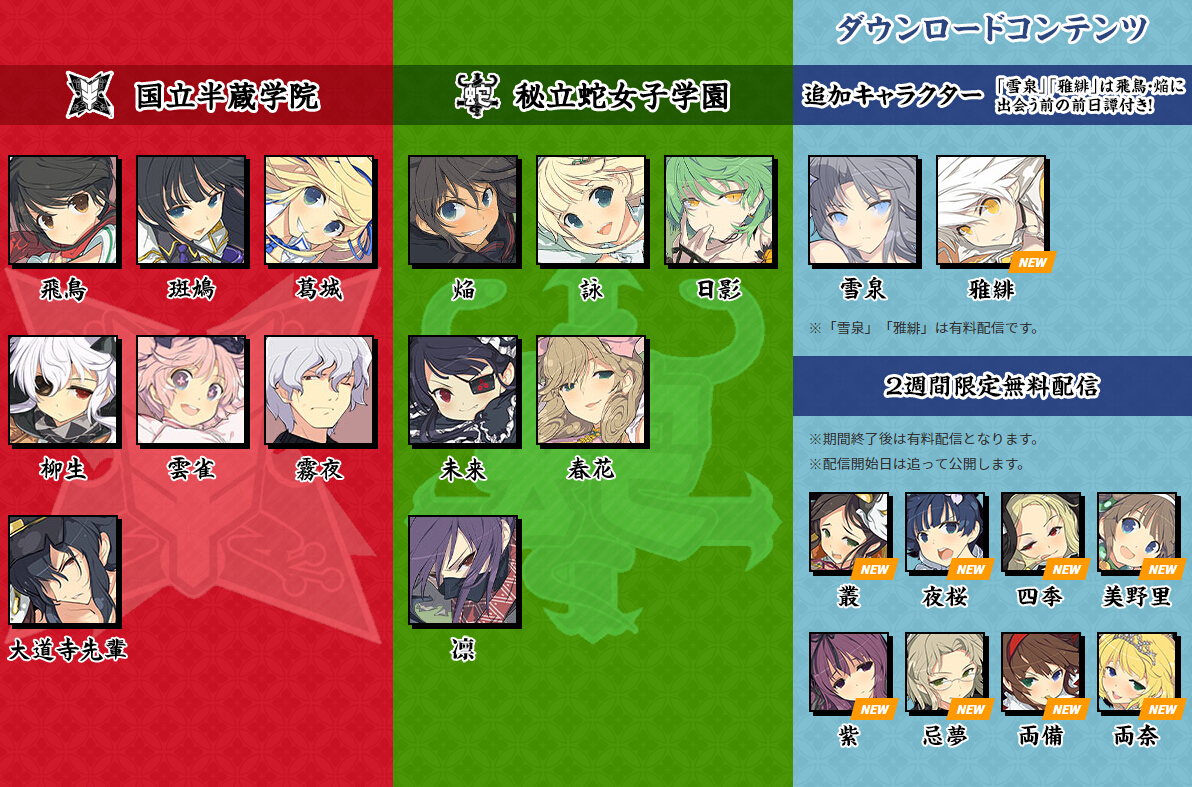The image size is (1192, 787).
Task: Select the masked 凛 portrait
Action: (463, 570)
